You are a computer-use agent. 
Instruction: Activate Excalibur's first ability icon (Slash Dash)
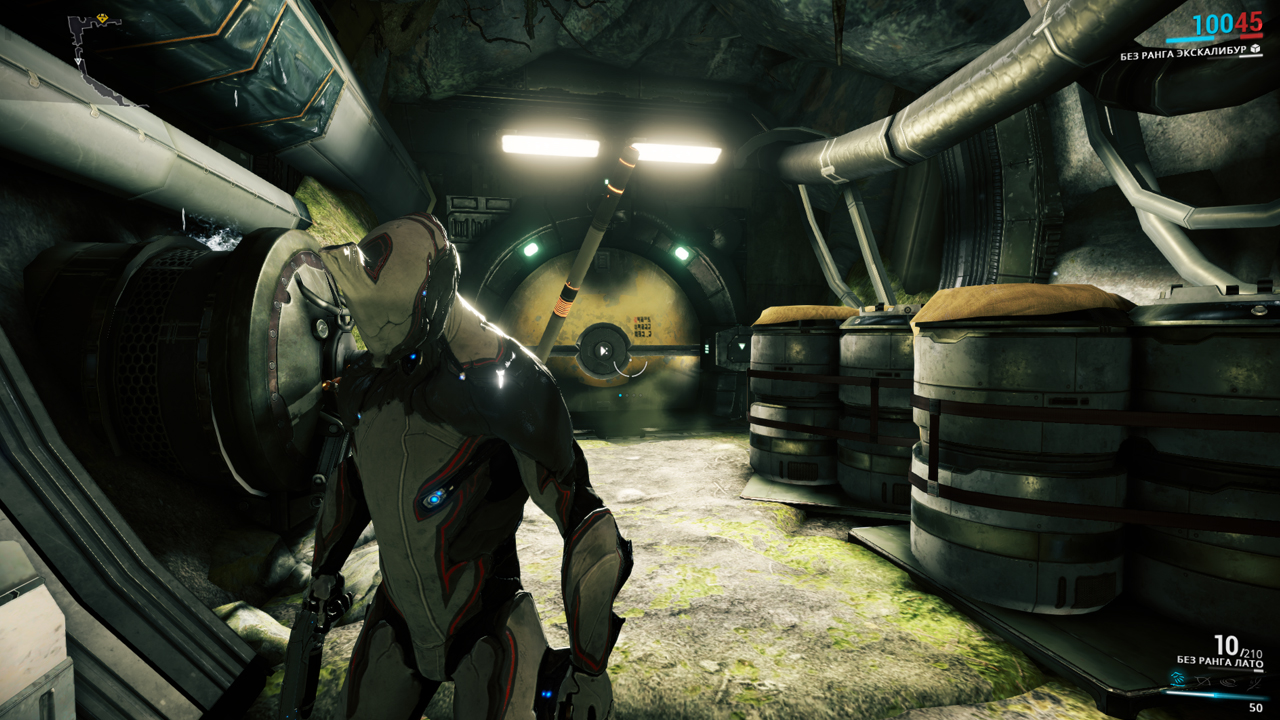[x=1177, y=679]
